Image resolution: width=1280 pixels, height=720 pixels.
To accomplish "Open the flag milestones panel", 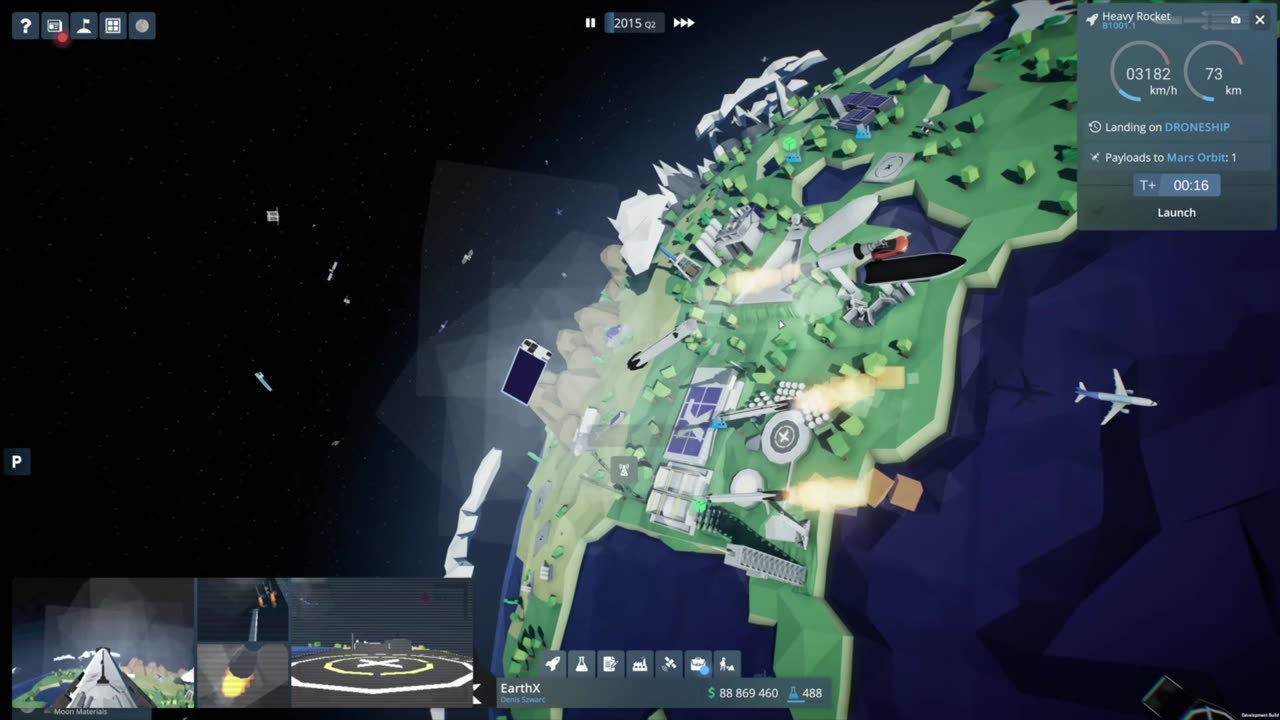I will [x=84, y=26].
